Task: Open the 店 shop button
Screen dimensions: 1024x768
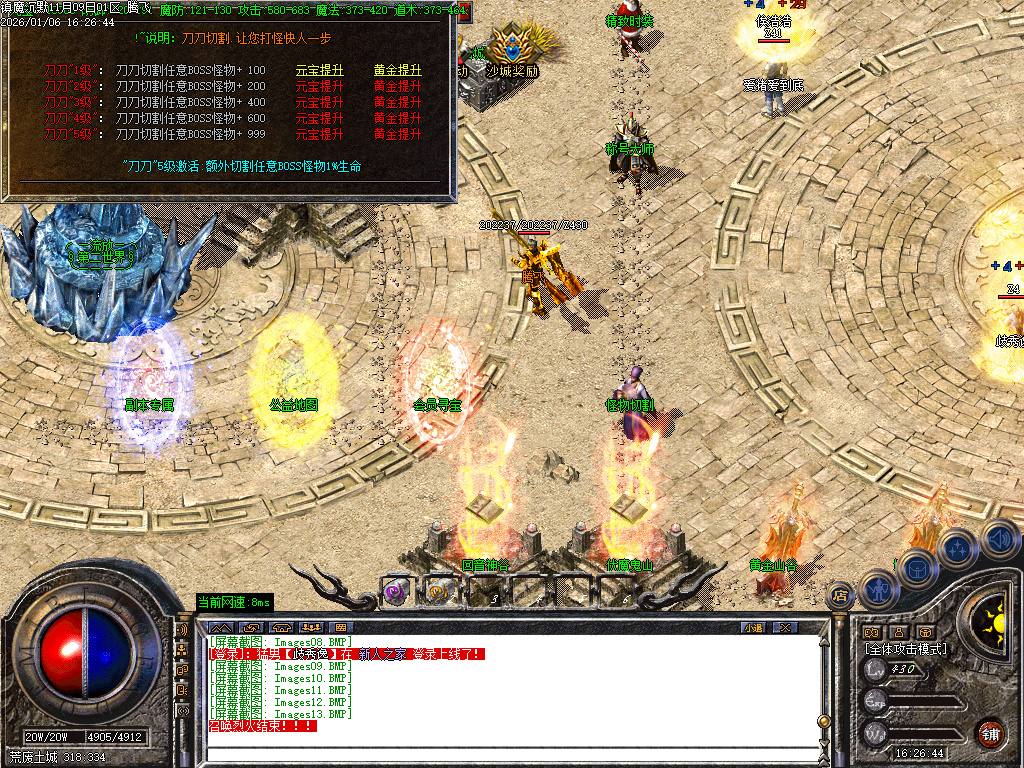Action: [841, 595]
